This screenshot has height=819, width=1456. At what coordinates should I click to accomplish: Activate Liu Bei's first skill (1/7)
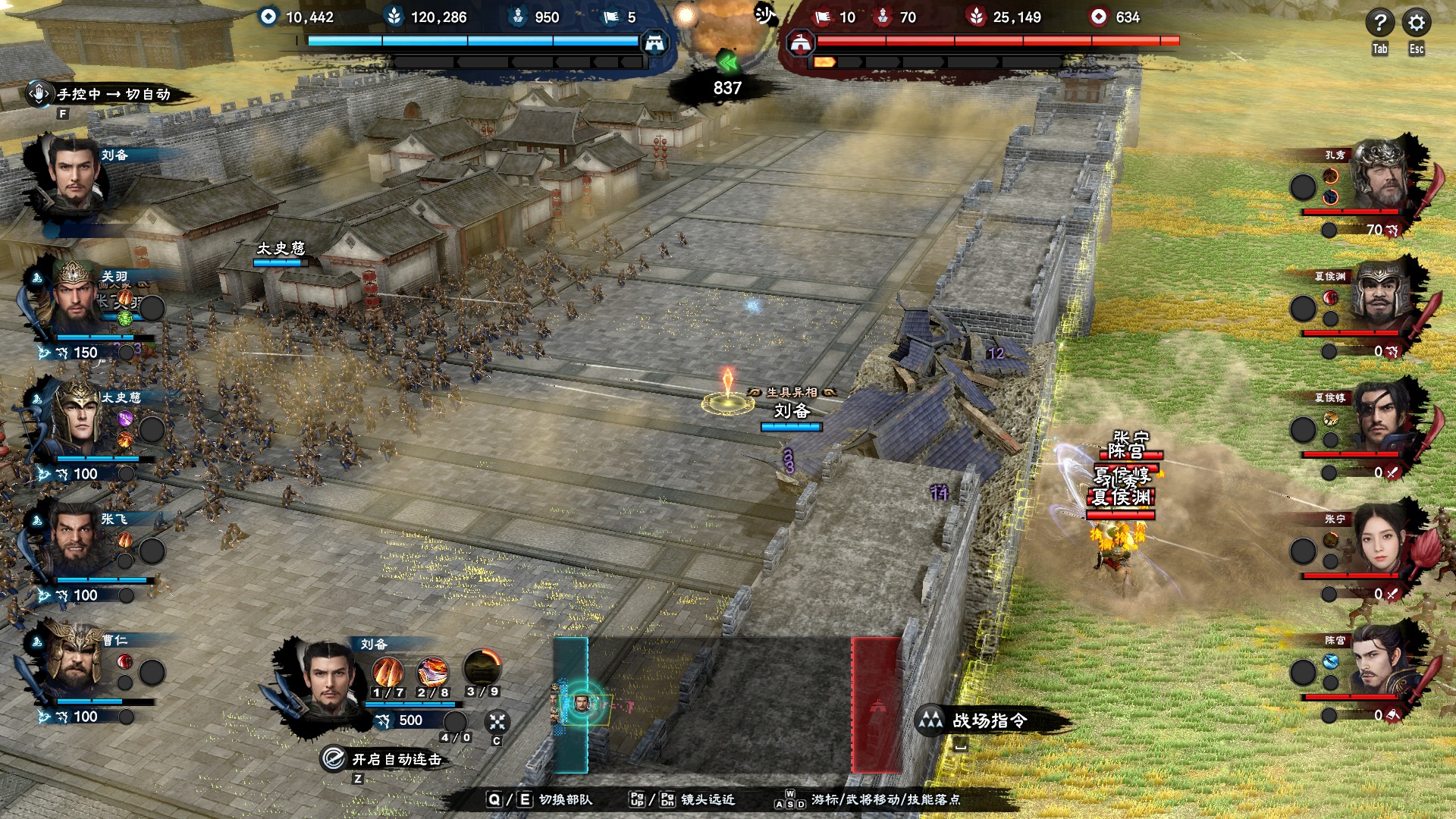click(x=388, y=672)
